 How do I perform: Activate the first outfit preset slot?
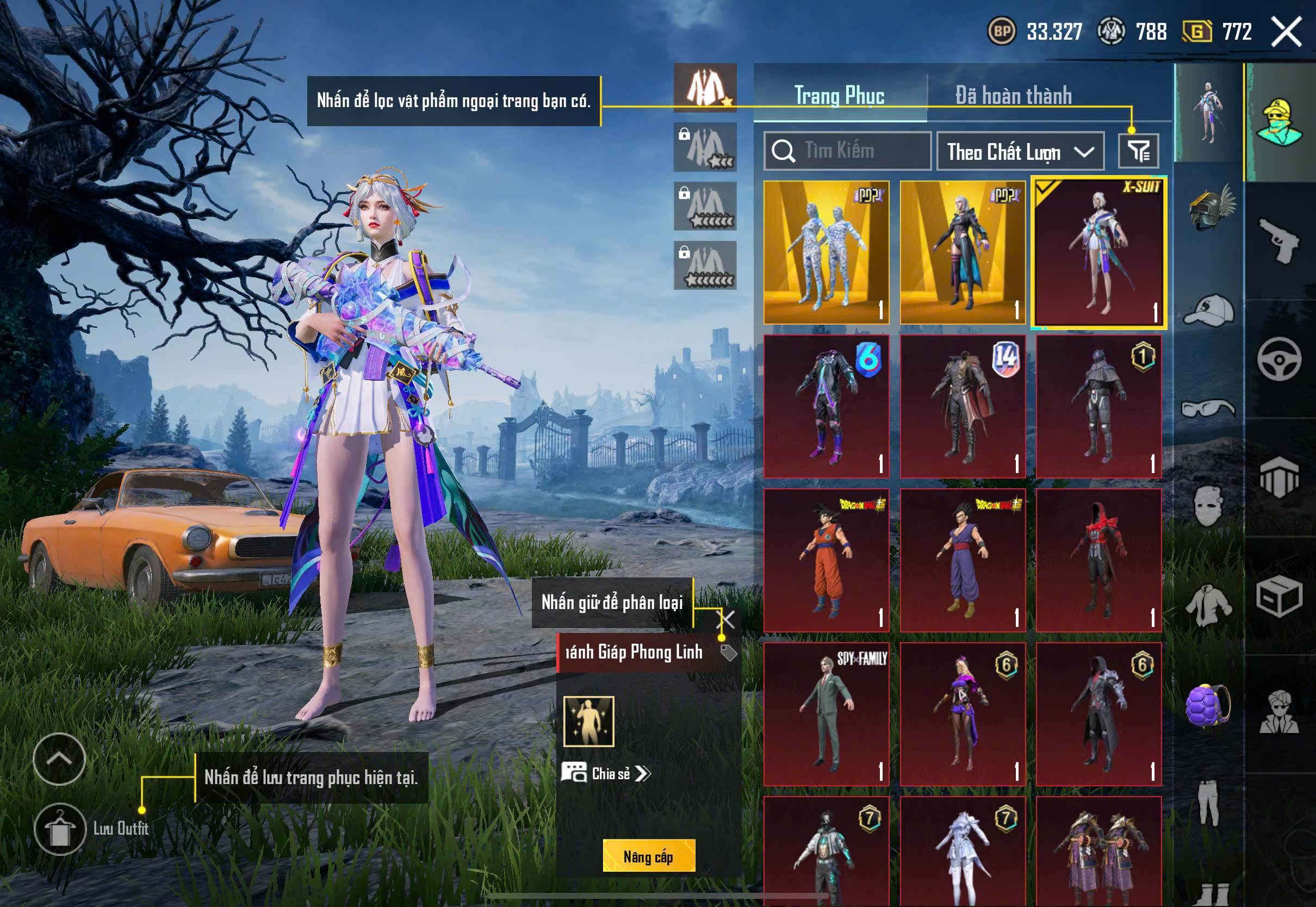[705, 88]
